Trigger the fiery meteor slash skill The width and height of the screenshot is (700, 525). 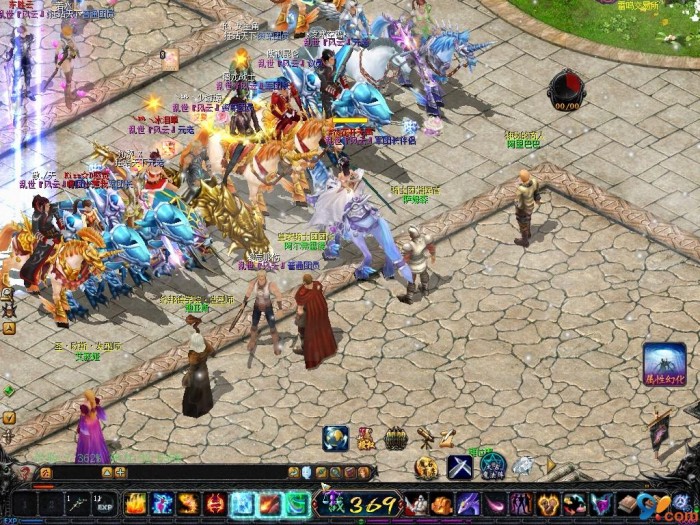[x=269, y=504]
